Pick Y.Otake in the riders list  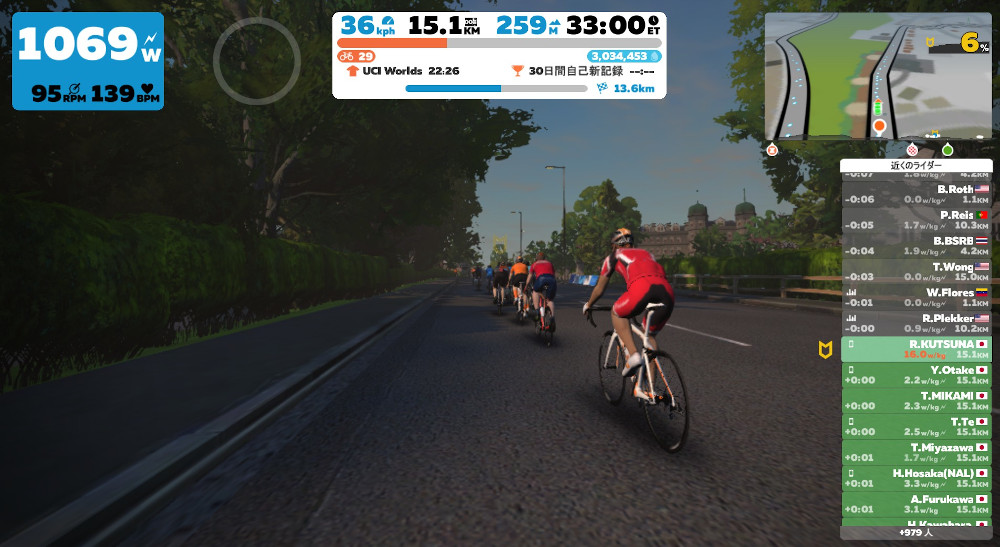click(916, 375)
